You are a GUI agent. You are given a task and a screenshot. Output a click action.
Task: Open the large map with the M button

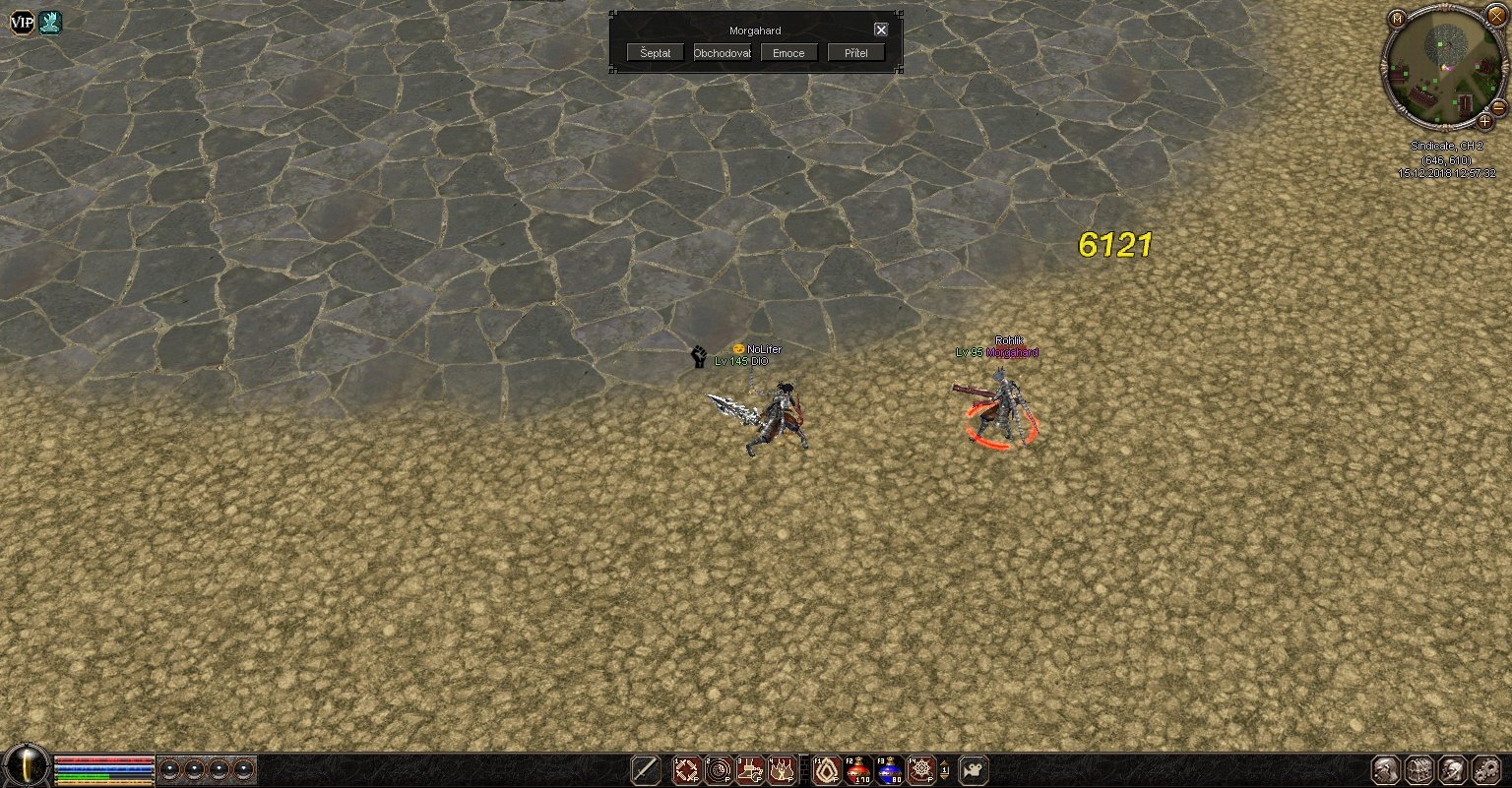pyautogui.click(x=1397, y=19)
